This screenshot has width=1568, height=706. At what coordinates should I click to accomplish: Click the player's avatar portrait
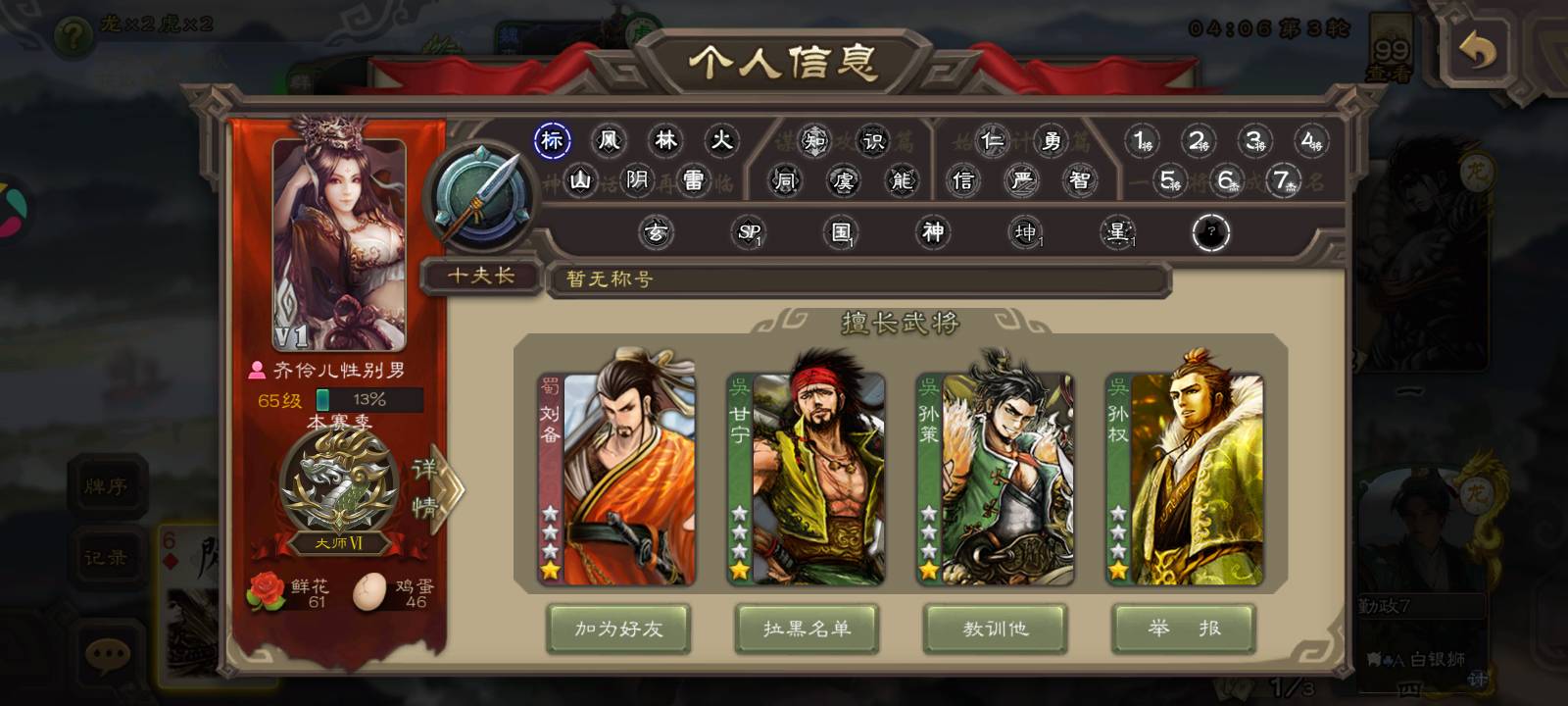click(x=339, y=245)
